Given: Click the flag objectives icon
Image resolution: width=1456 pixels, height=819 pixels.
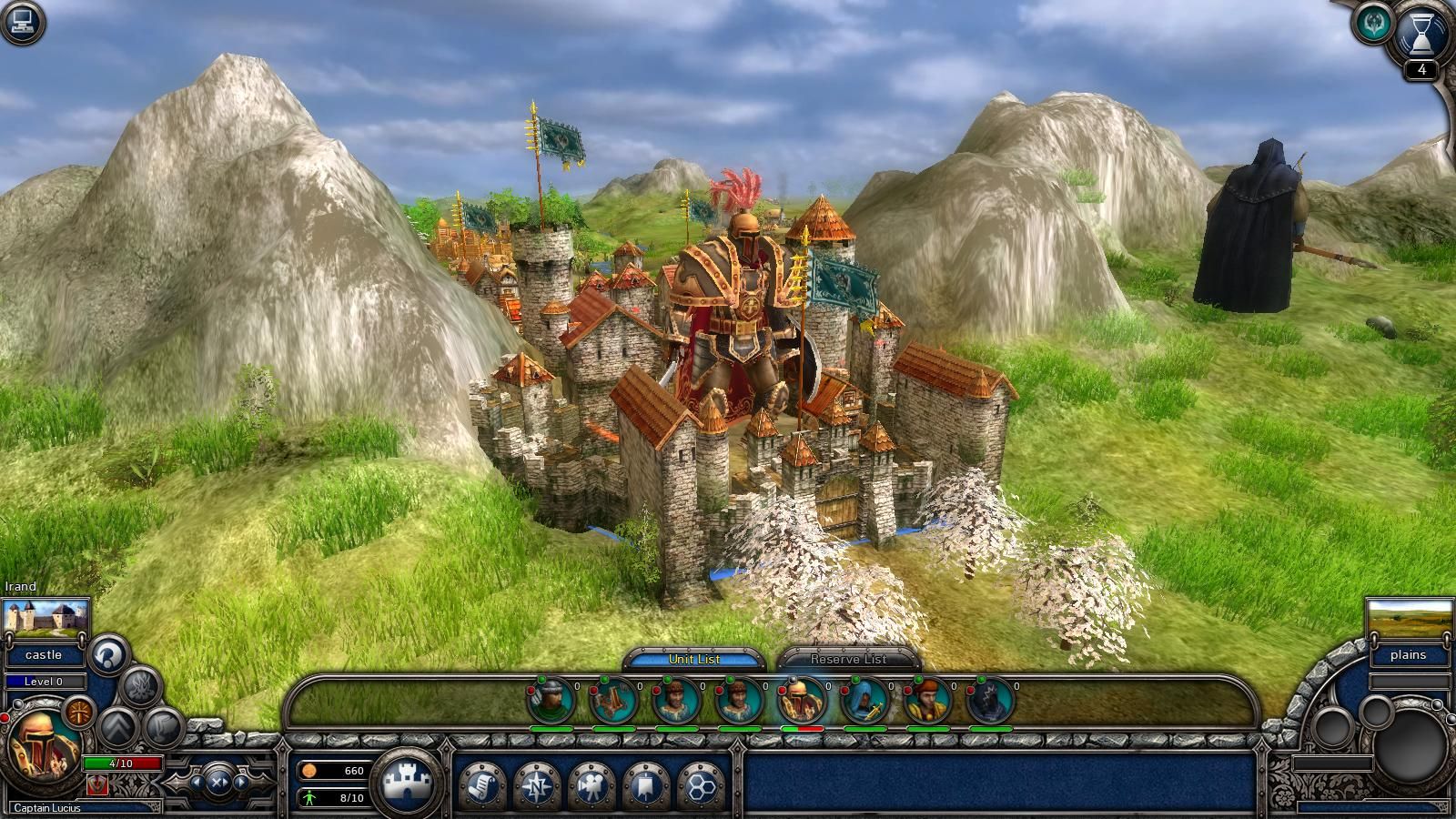Looking at the screenshot, I should click(x=646, y=784).
